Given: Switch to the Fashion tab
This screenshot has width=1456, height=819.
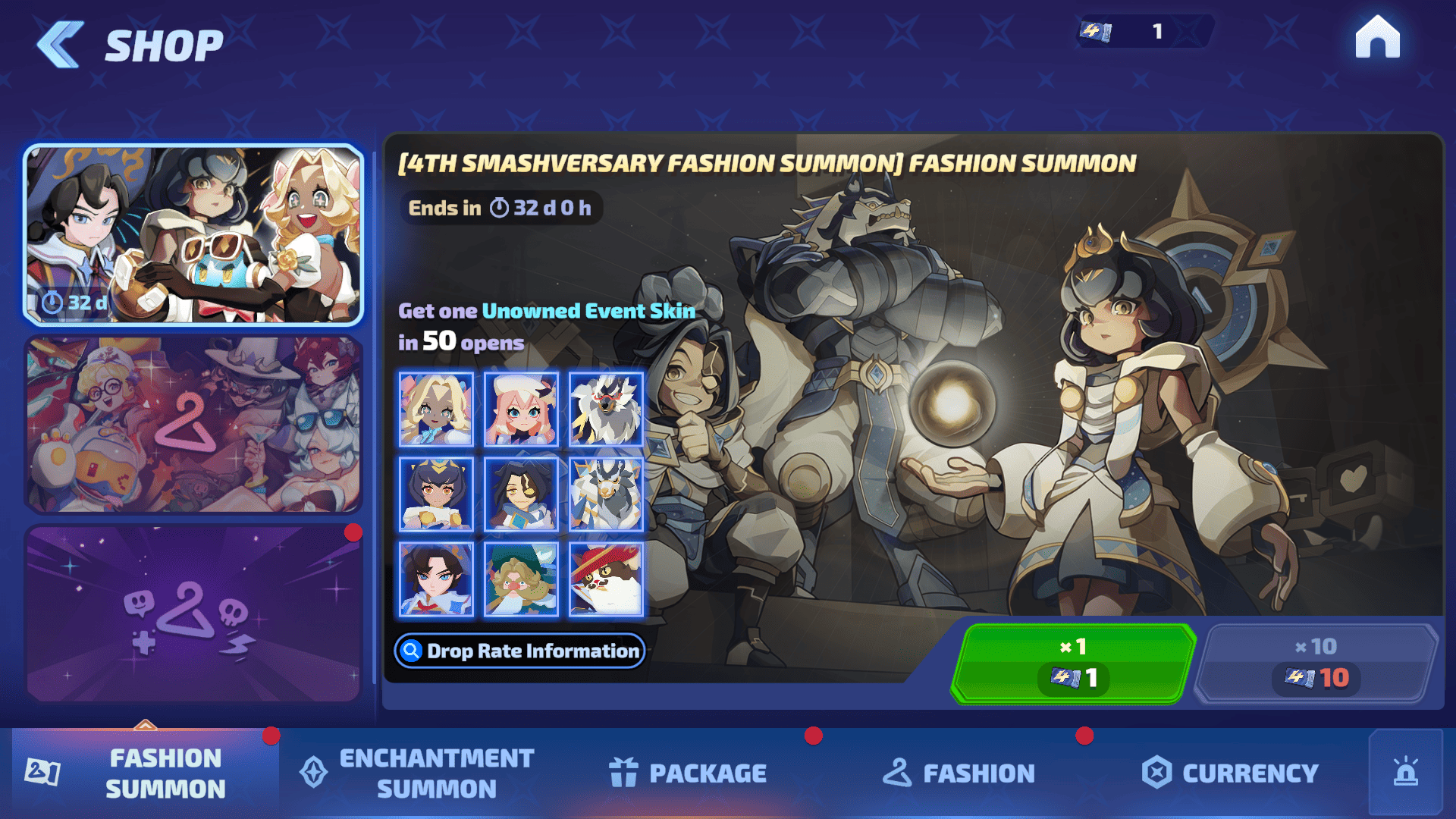Looking at the screenshot, I should pyautogui.click(x=959, y=773).
